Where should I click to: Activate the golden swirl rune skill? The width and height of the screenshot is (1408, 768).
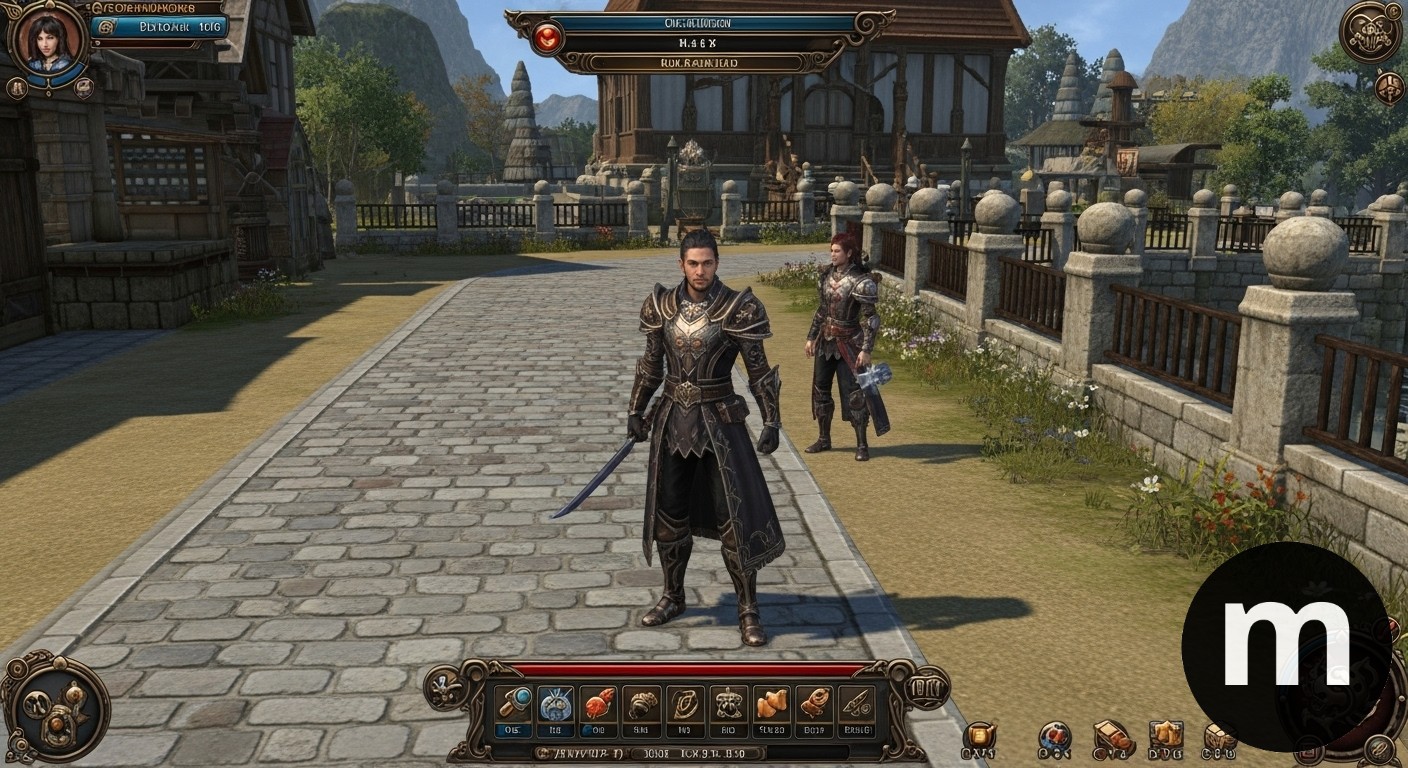tap(685, 704)
